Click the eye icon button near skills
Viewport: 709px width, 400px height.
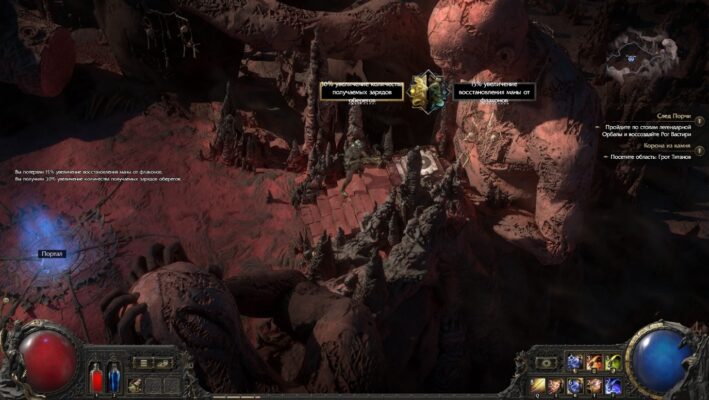click(547, 362)
